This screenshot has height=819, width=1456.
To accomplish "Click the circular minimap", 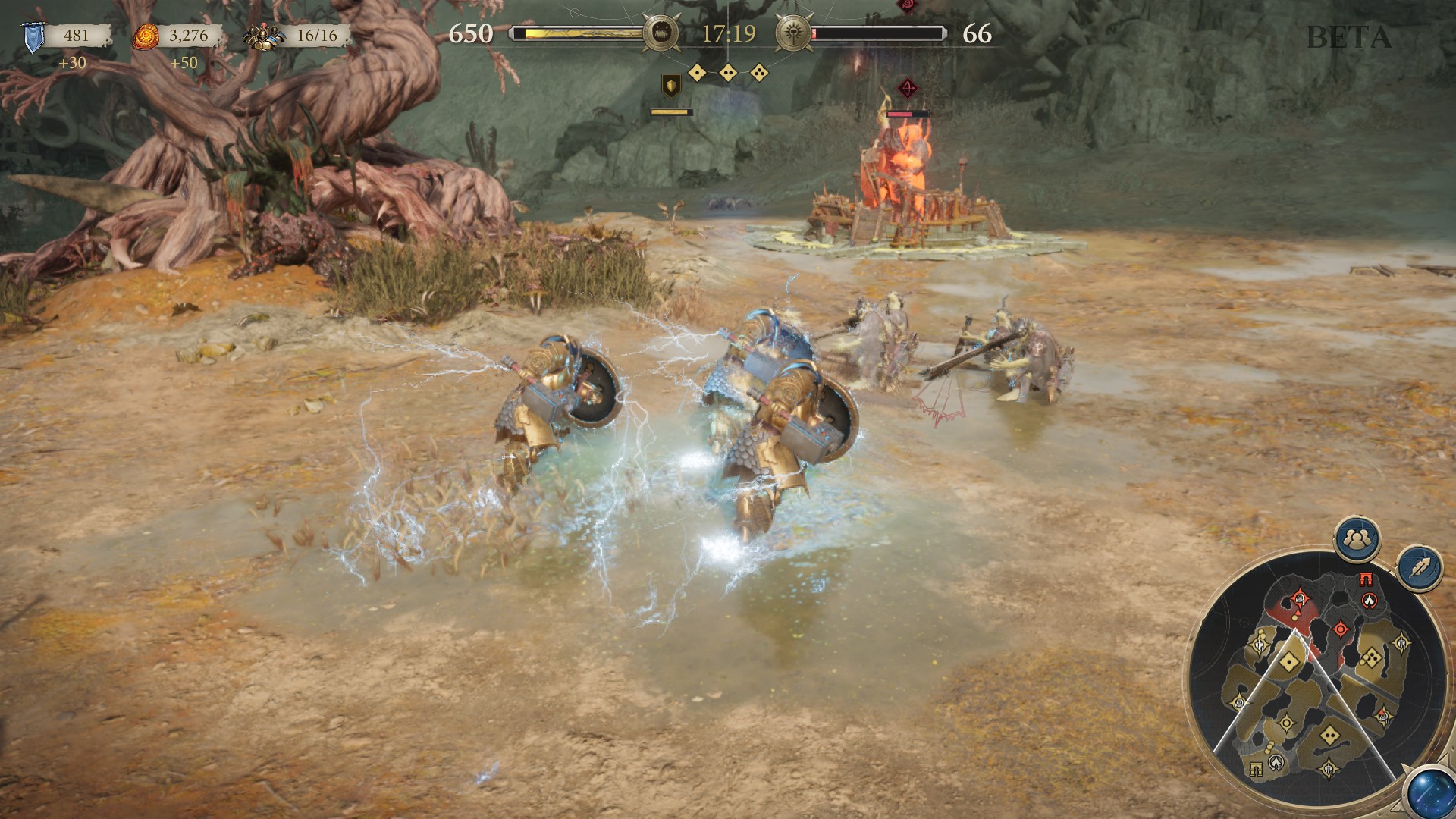I will [1318, 681].
